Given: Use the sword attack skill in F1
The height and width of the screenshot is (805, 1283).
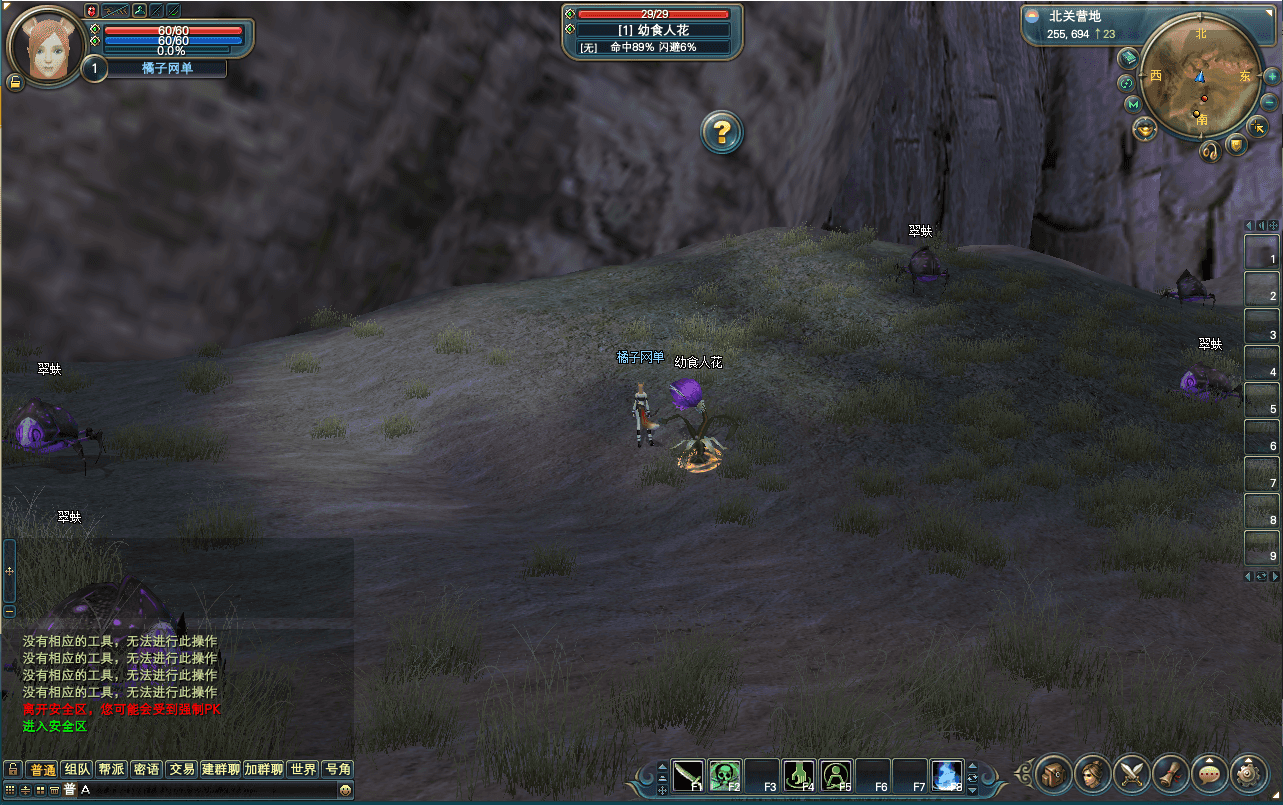Looking at the screenshot, I should pyautogui.click(x=689, y=776).
